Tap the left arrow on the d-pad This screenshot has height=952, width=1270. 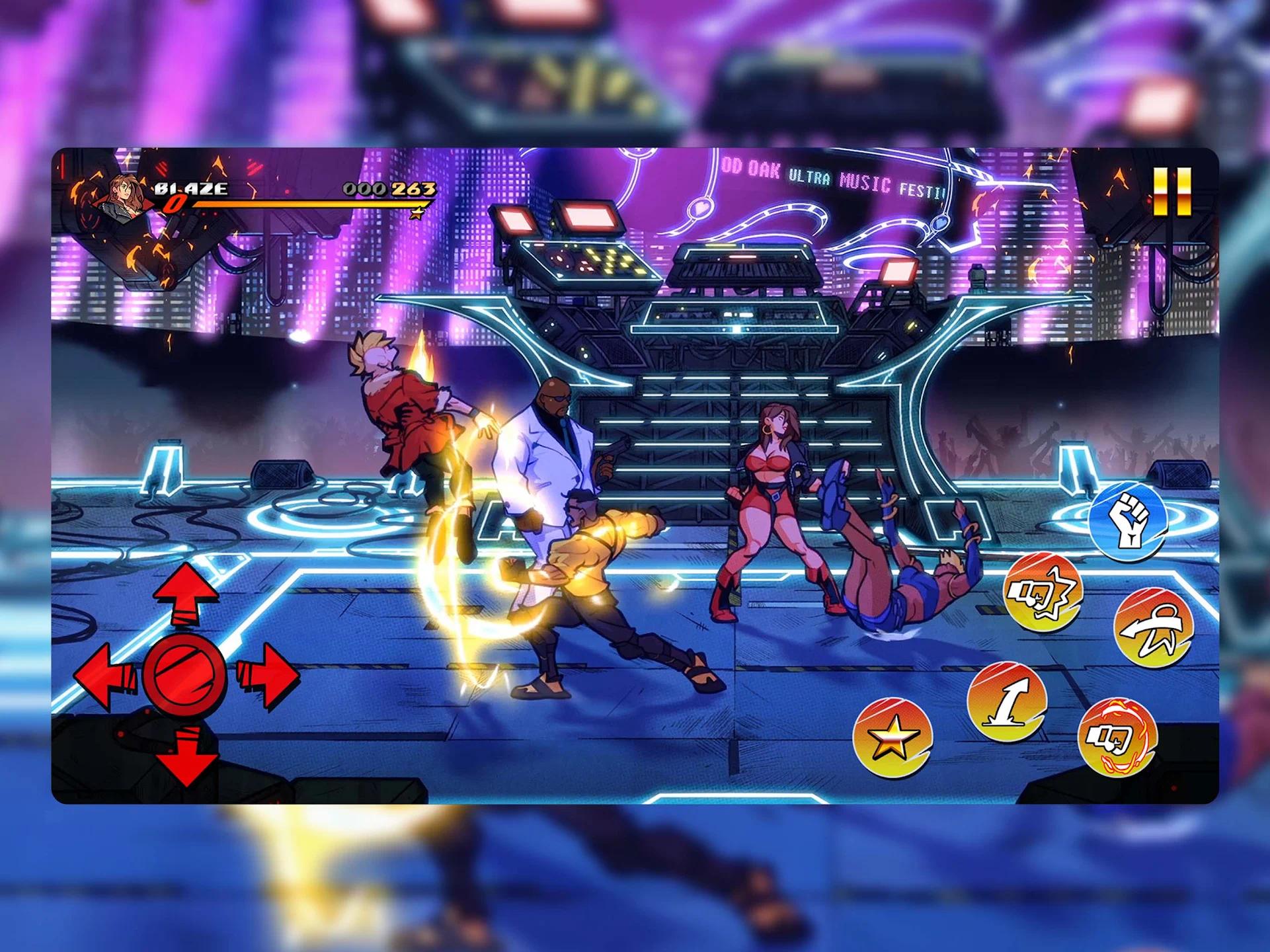[x=104, y=675]
